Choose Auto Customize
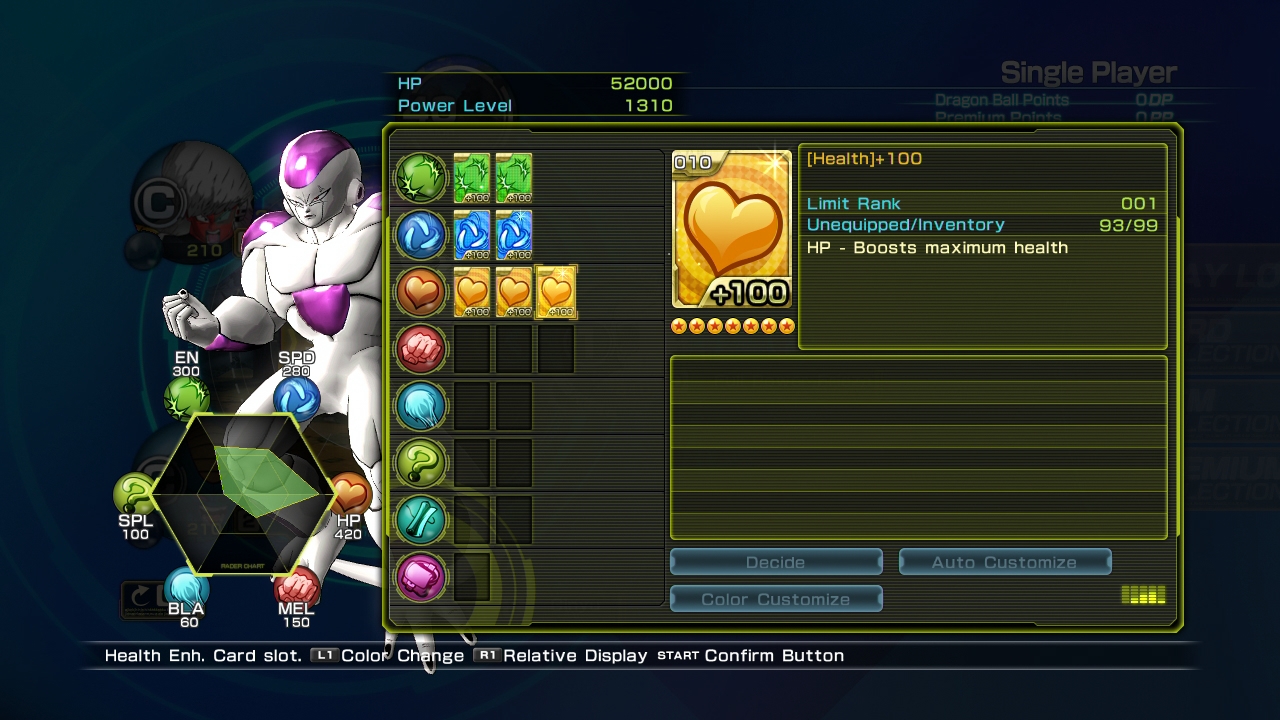Screen dimensions: 1280x720 click(x=1004, y=562)
